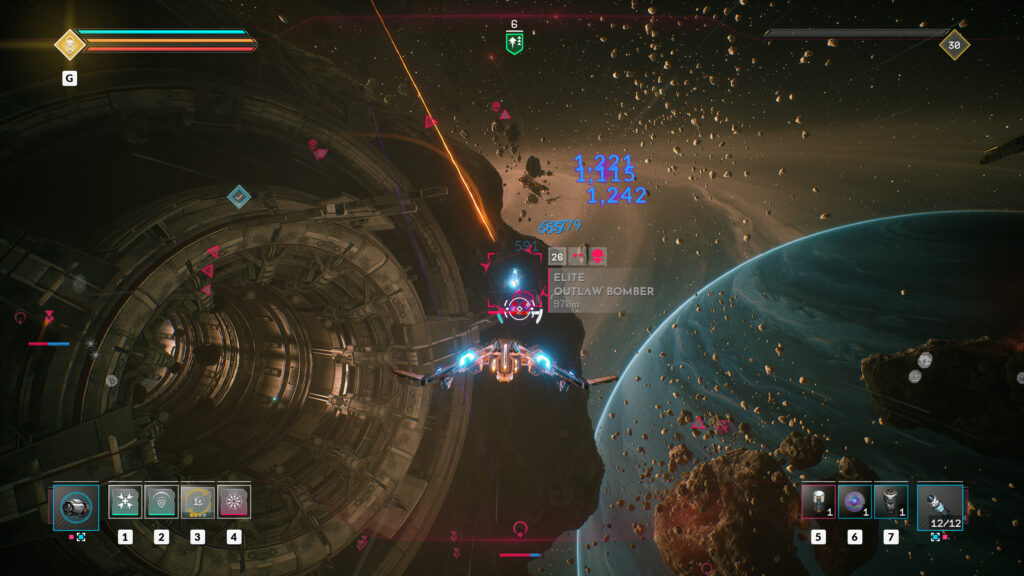Click the green objective shield marker
The width and height of the screenshot is (1024, 576).
(514, 42)
